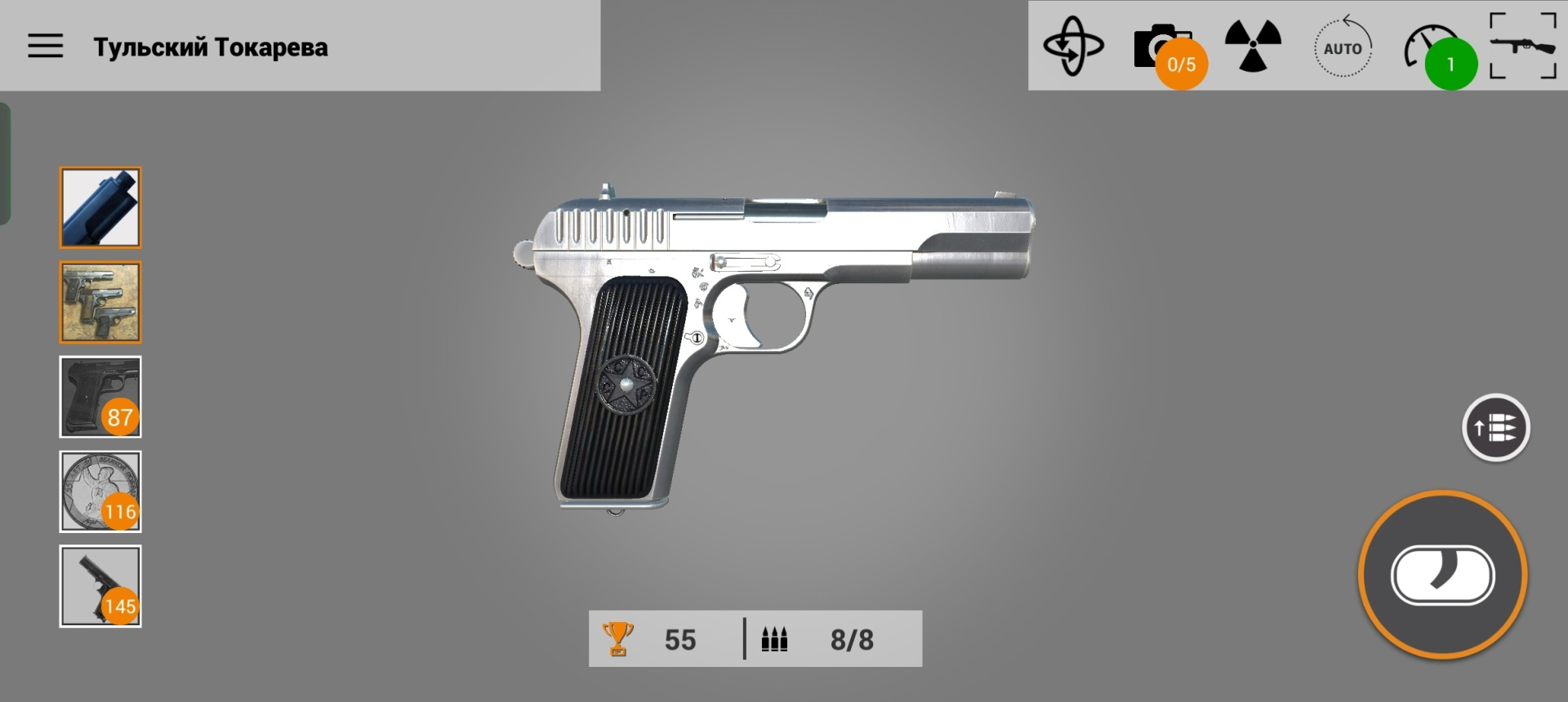Change the speed gauge setting
This screenshot has width=1568, height=702.
click(1431, 49)
